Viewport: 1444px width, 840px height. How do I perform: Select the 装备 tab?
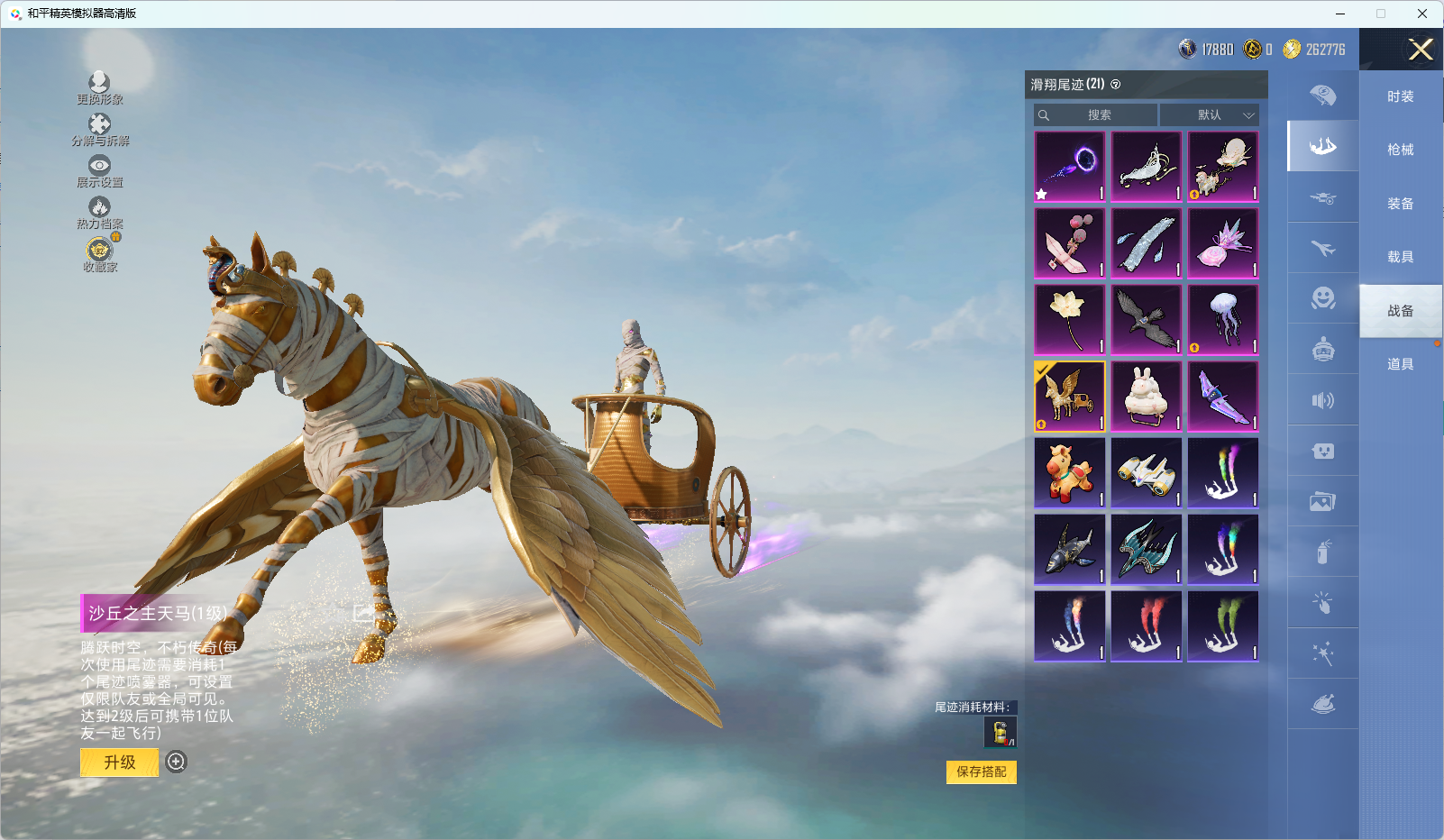click(x=1400, y=204)
